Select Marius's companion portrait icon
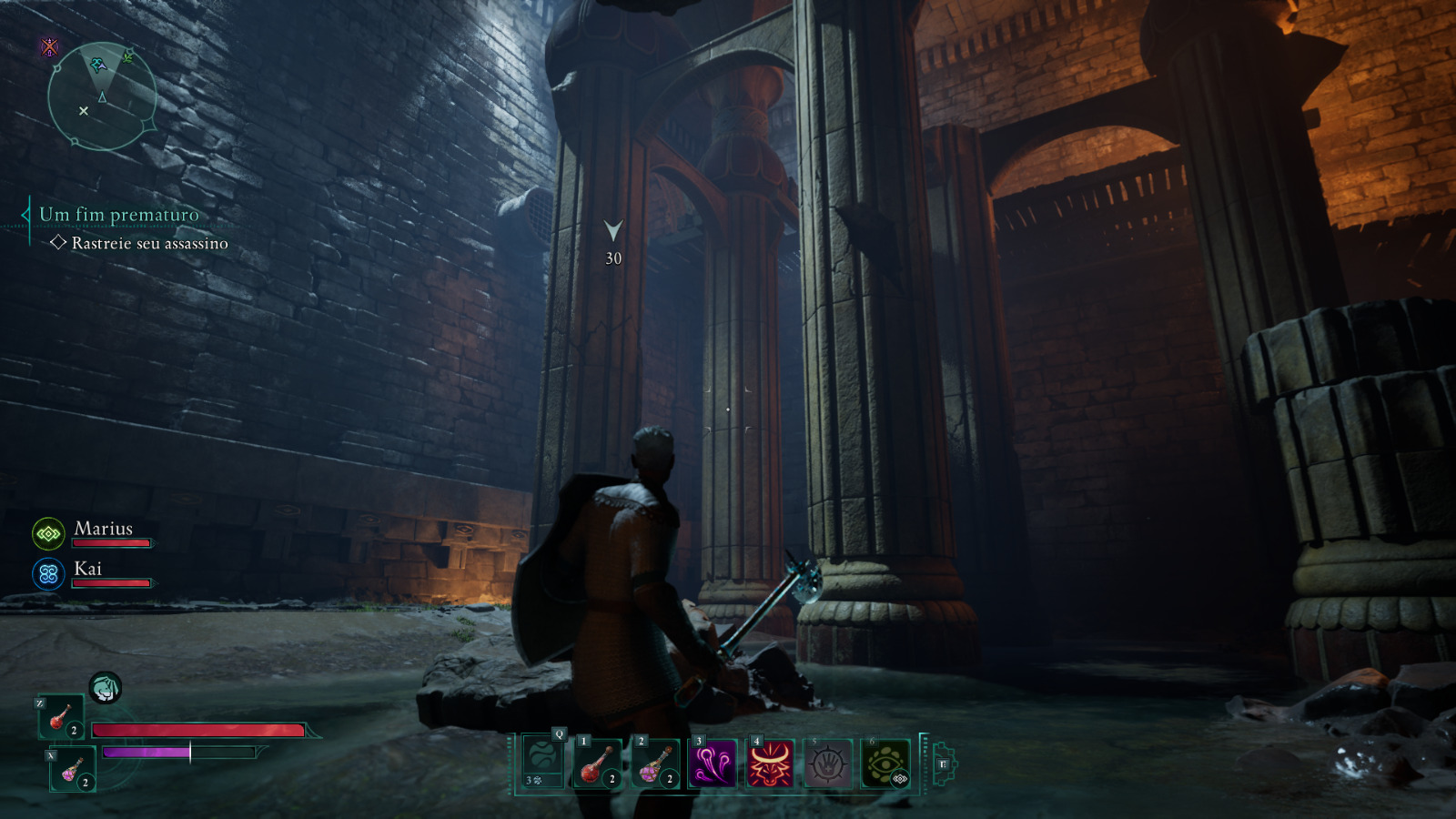The width and height of the screenshot is (1456, 819). pyautogui.click(x=48, y=534)
